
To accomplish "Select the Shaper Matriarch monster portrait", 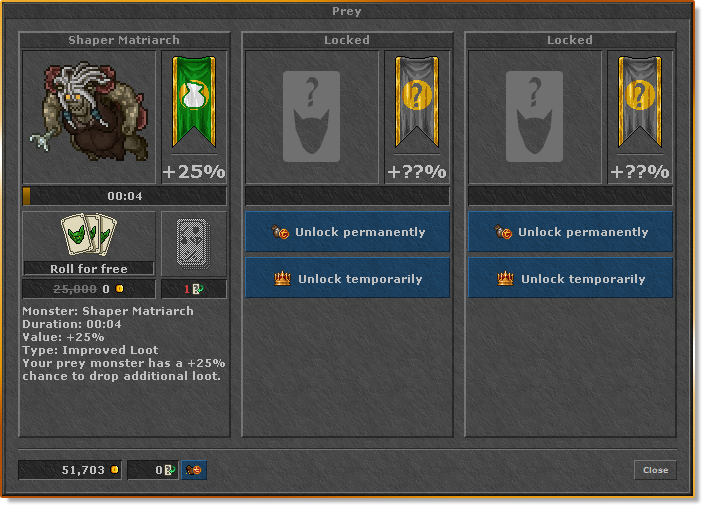I will (89, 117).
